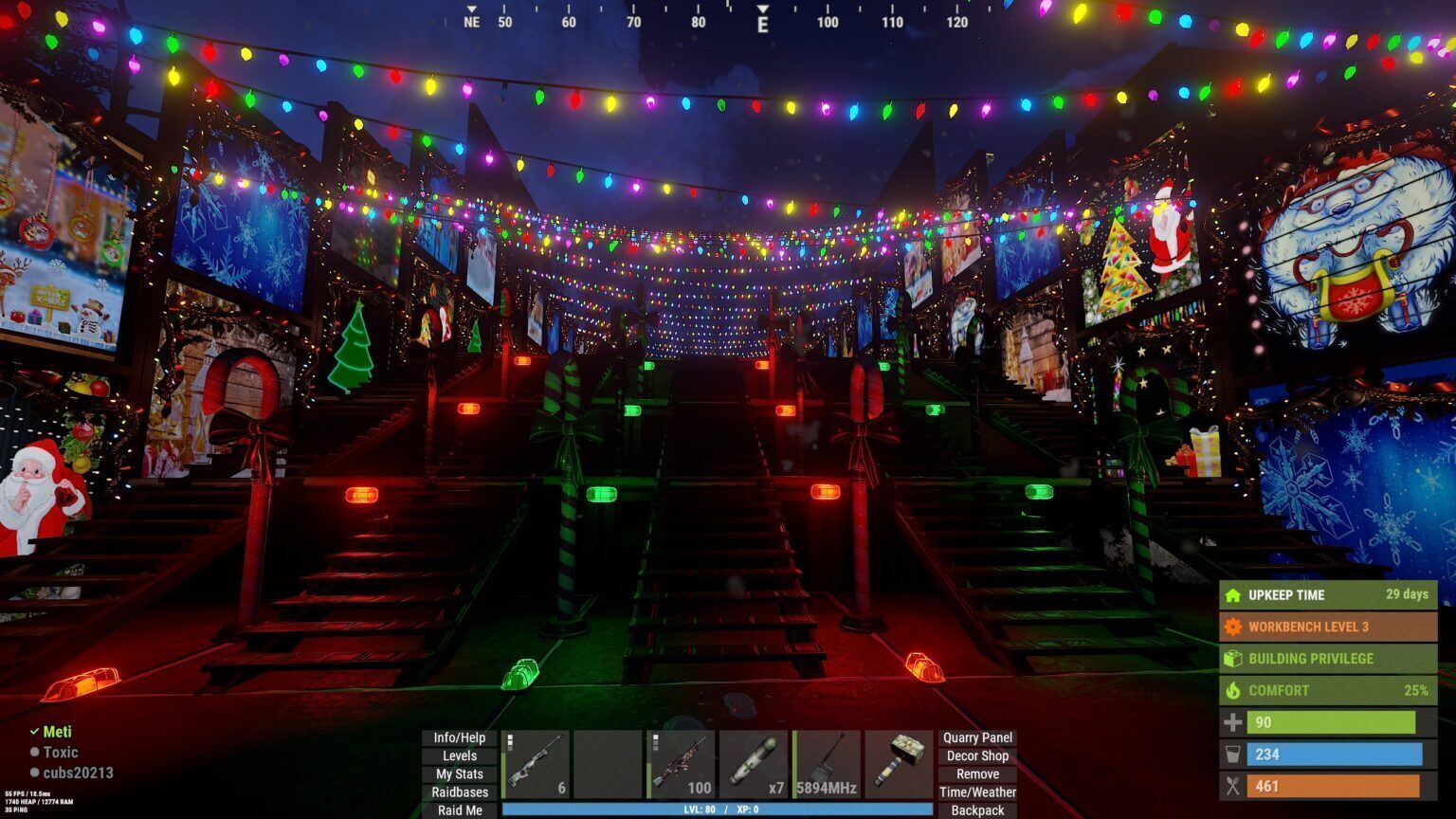This screenshot has height=819, width=1456.
Task: Select the orange Workbench Level 3 gear icon
Action: pos(1233,627)
